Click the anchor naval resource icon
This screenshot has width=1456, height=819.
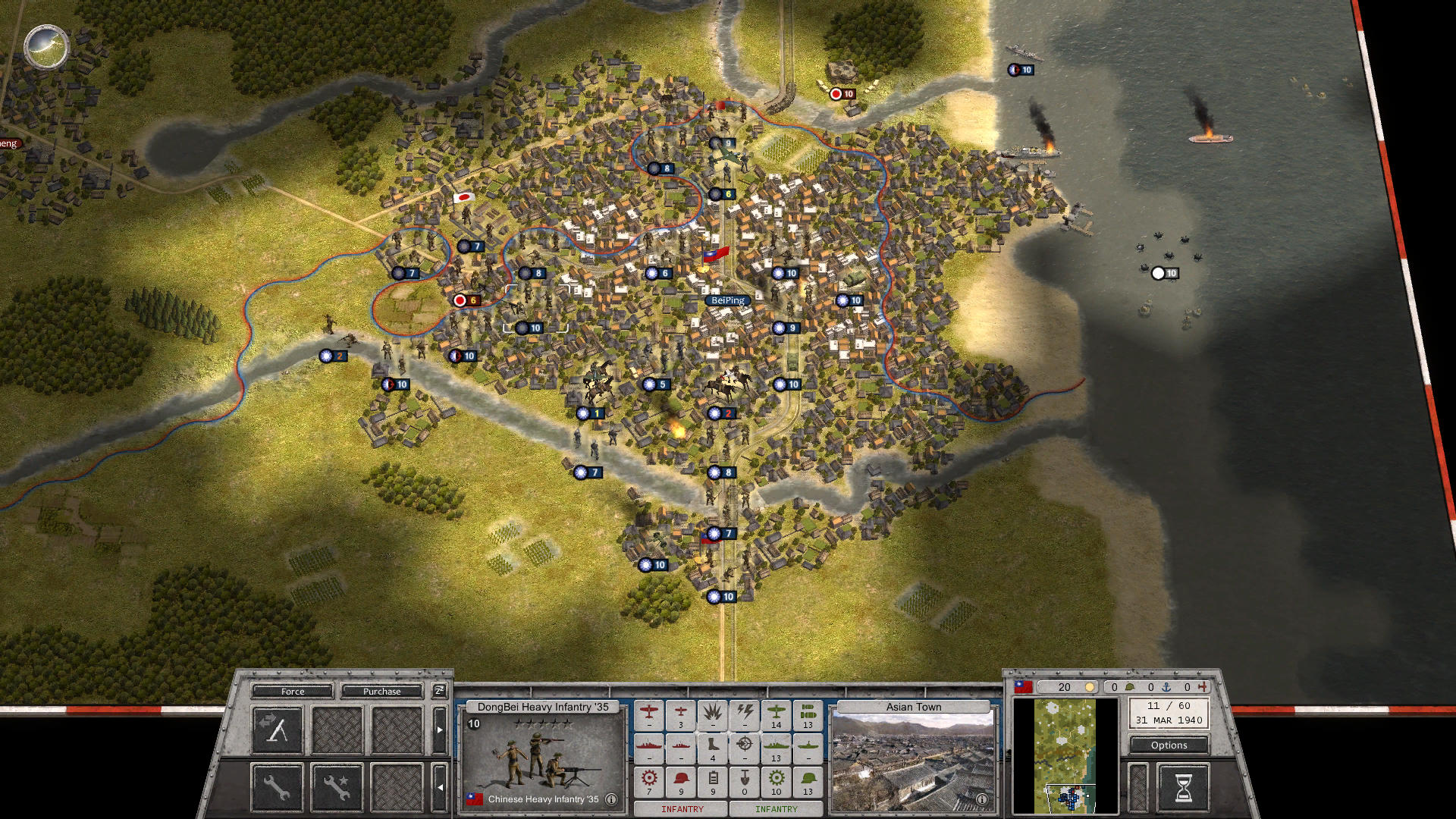(1166, 688)
